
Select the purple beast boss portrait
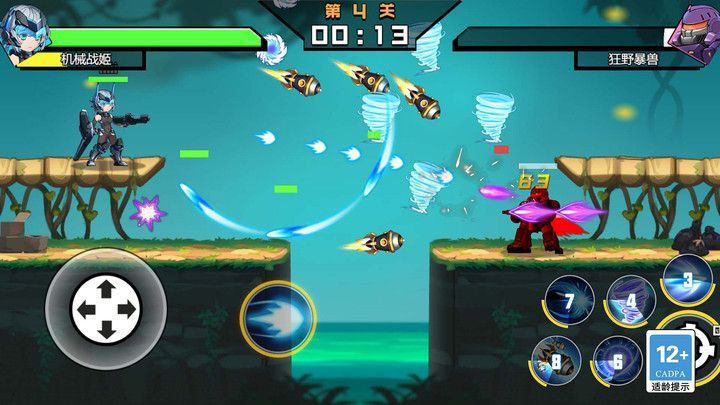point(694,30)
